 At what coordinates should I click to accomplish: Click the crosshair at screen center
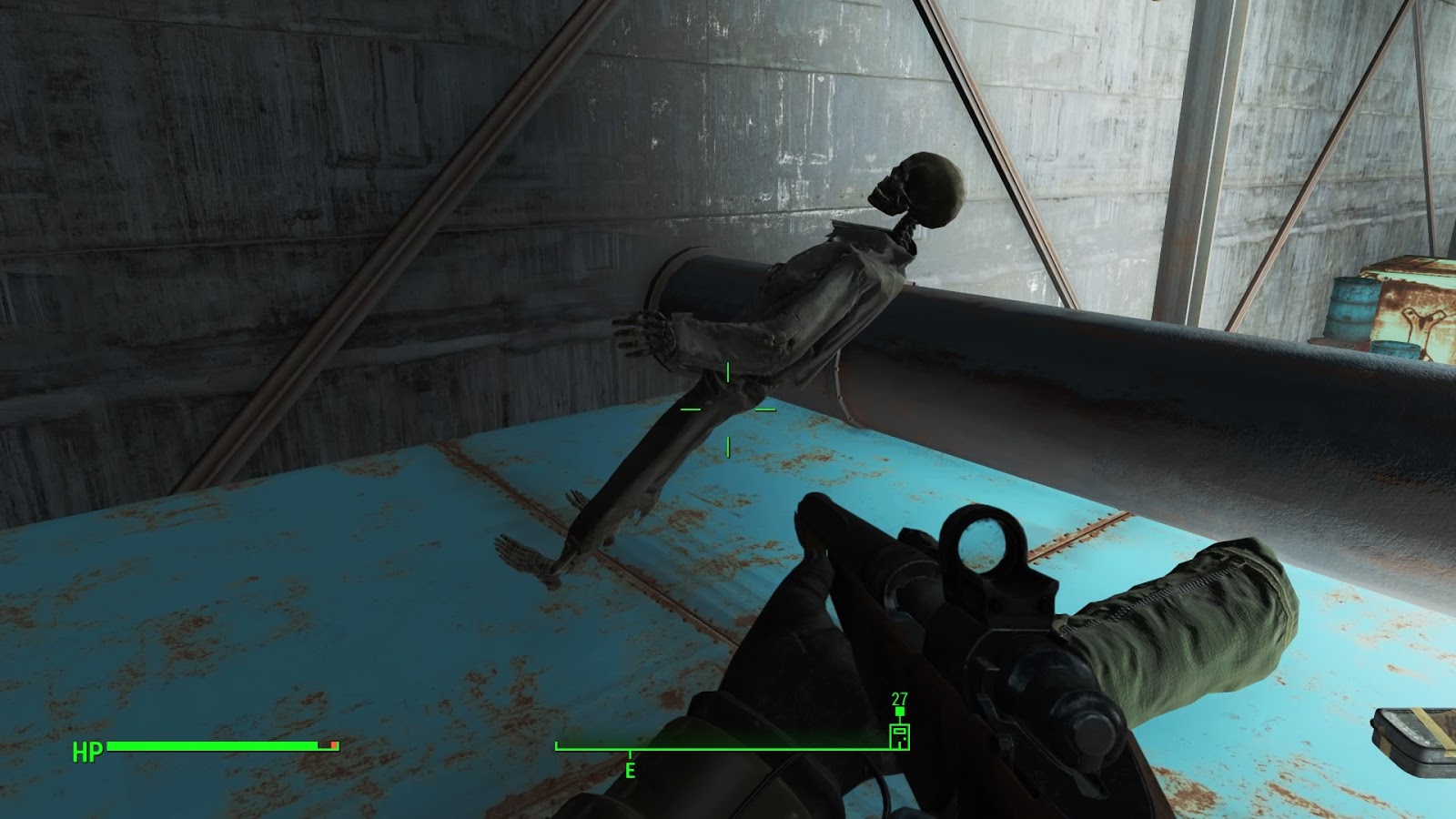click(727, 409)
